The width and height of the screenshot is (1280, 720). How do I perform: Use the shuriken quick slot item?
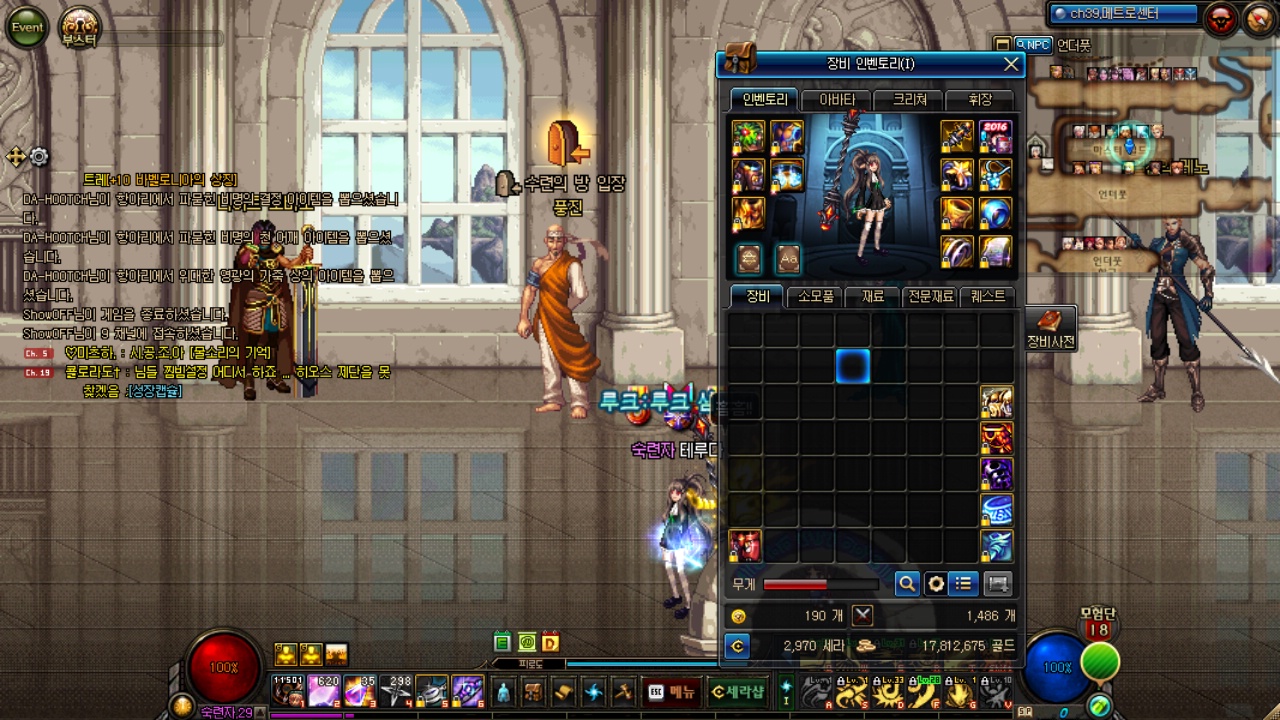tap(396, 691)
